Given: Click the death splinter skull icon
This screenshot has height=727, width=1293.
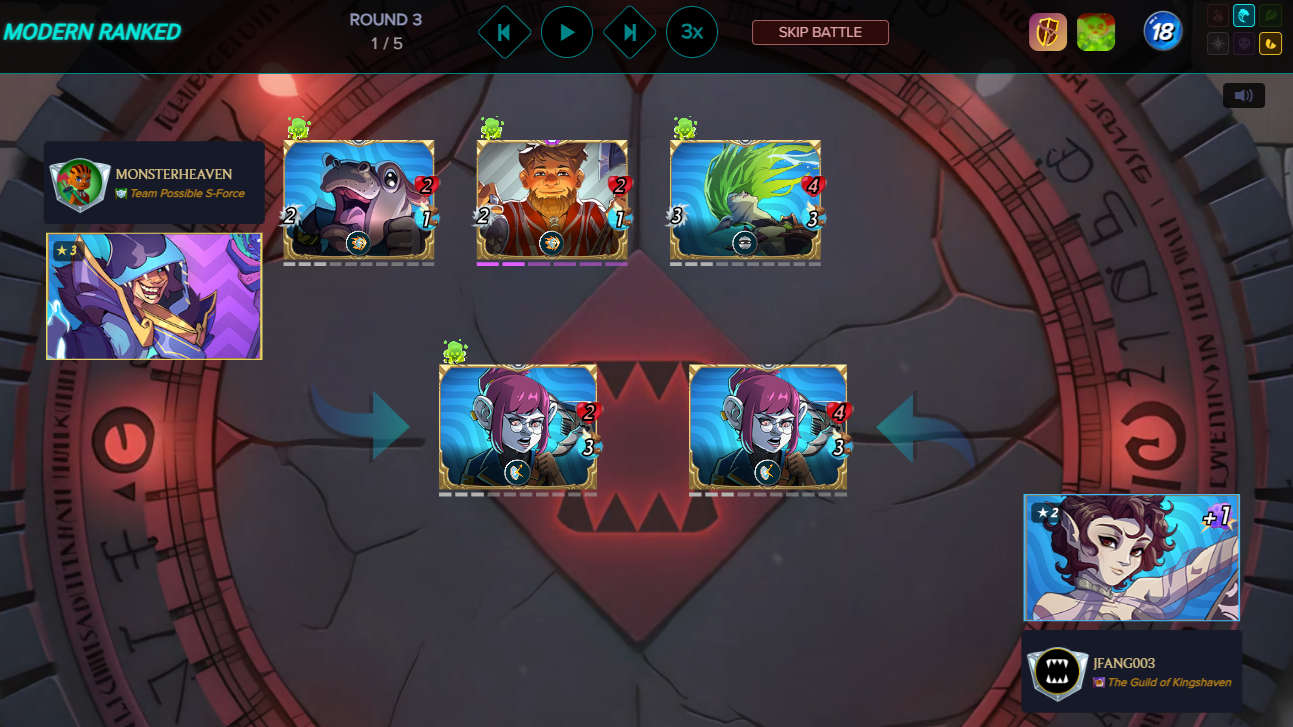Looking at the screenshot, I should point(1245,44).
